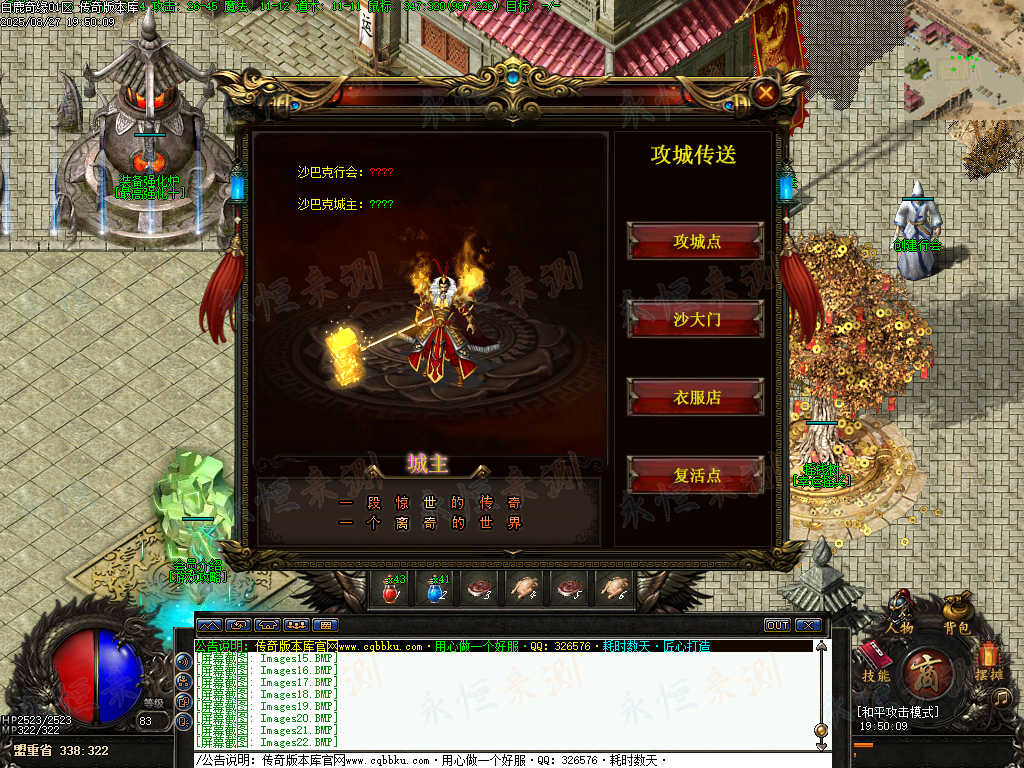Viewport: 1024px width, 768px height.
Task: Use the blue mana potion in slot 2
Action: (435, 590)
